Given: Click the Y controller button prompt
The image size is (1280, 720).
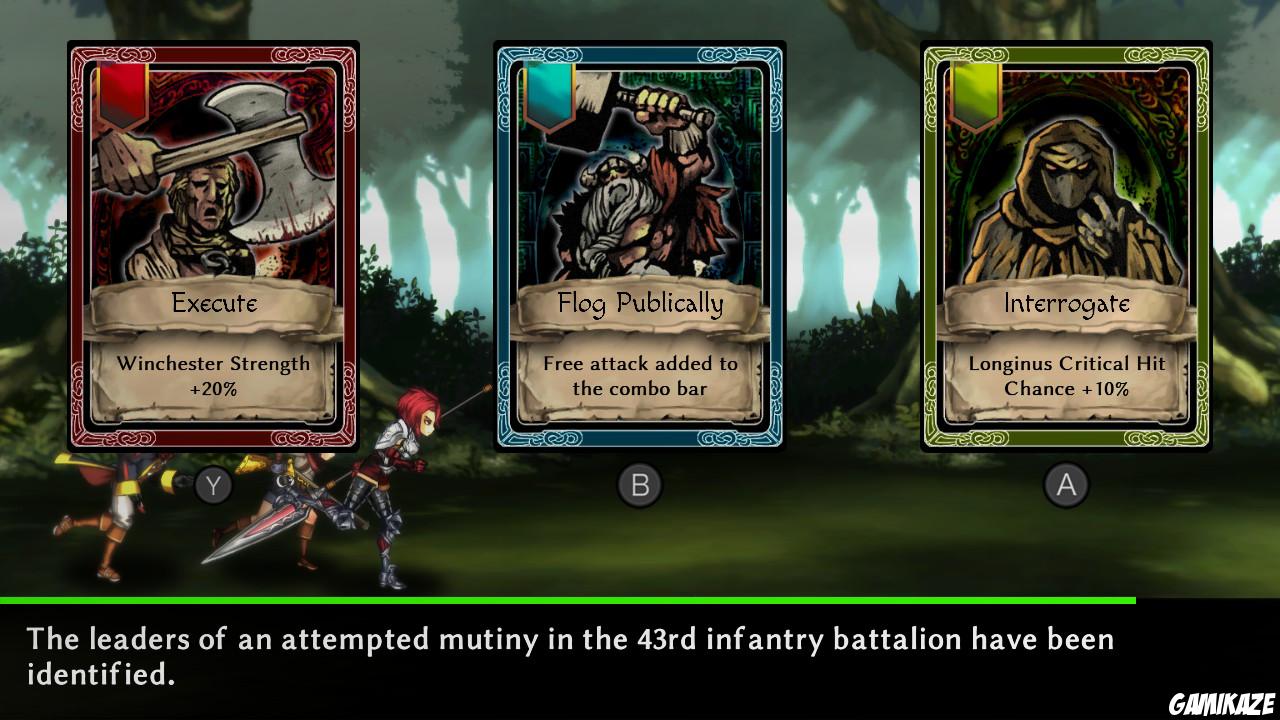Looking at the screenshot, I should point(214,483).
